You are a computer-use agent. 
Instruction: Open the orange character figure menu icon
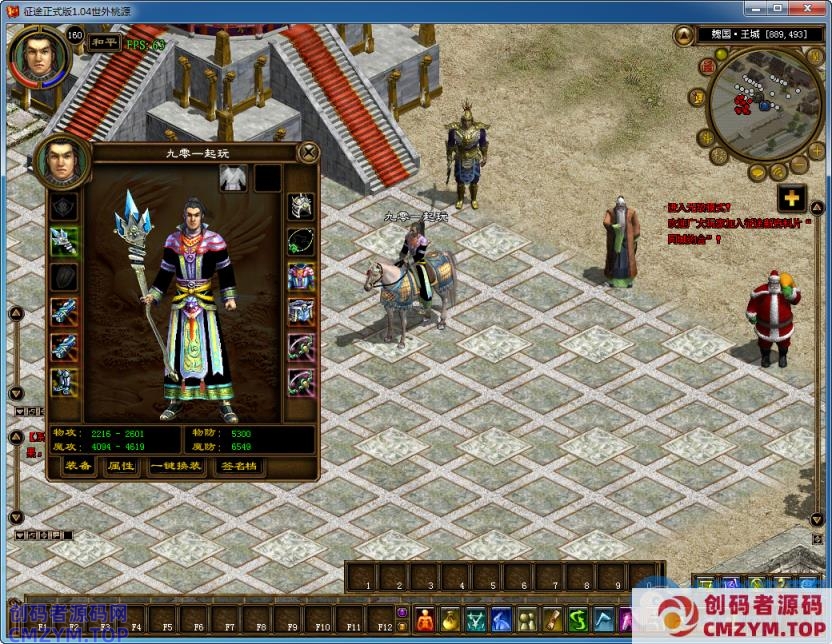425,620
